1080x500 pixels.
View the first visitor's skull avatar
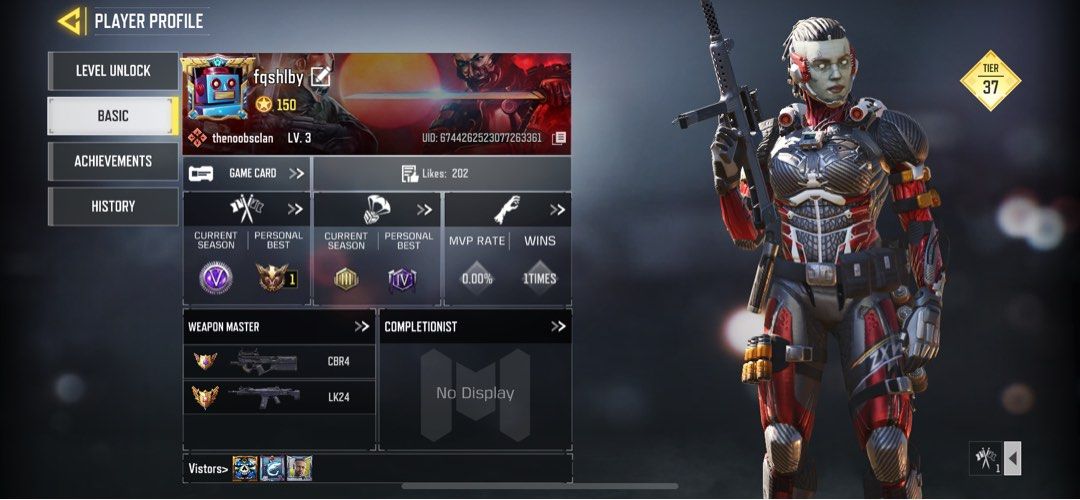245,468
